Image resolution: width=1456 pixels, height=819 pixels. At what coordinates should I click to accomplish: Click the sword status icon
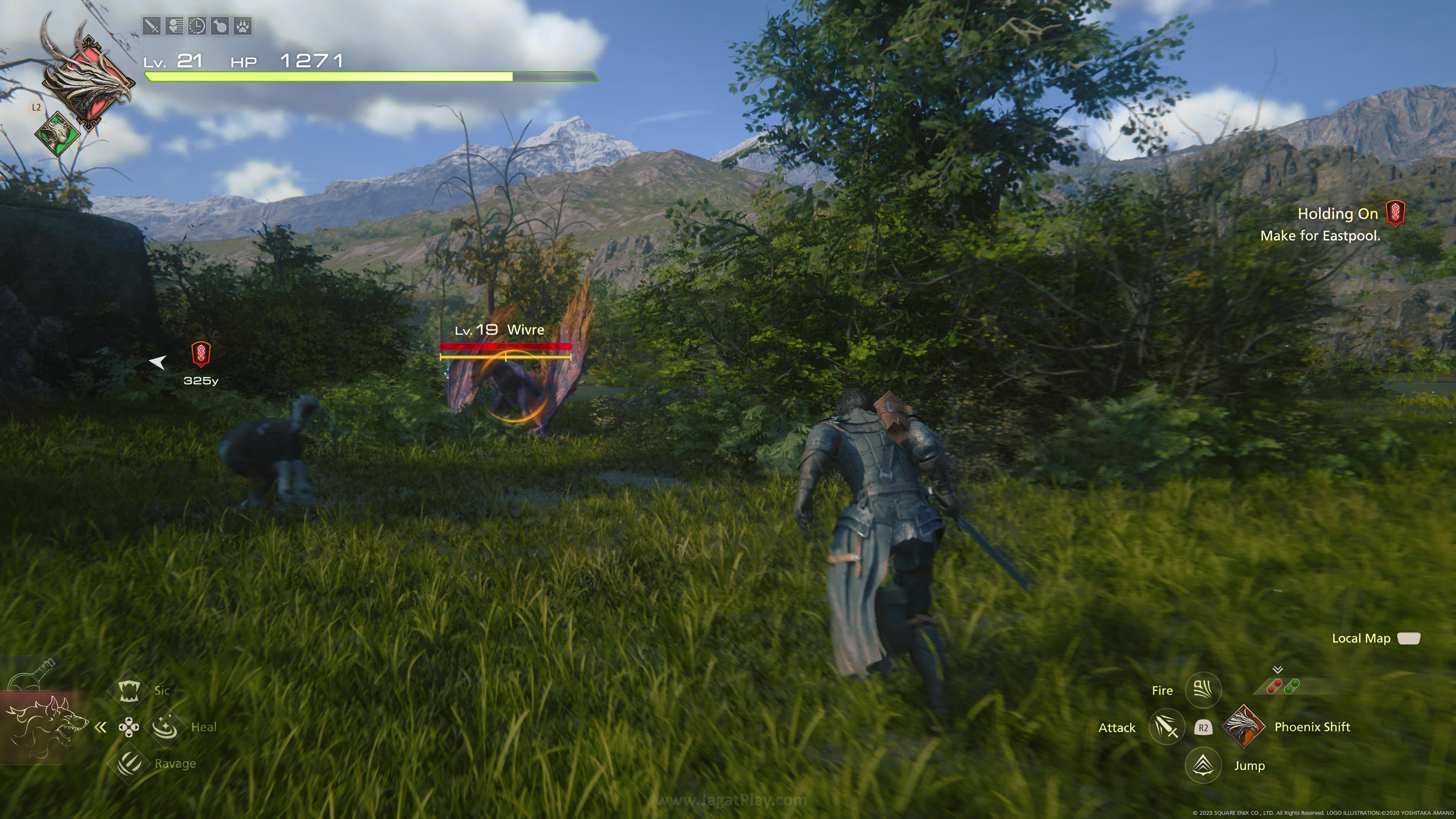point(152,26)
